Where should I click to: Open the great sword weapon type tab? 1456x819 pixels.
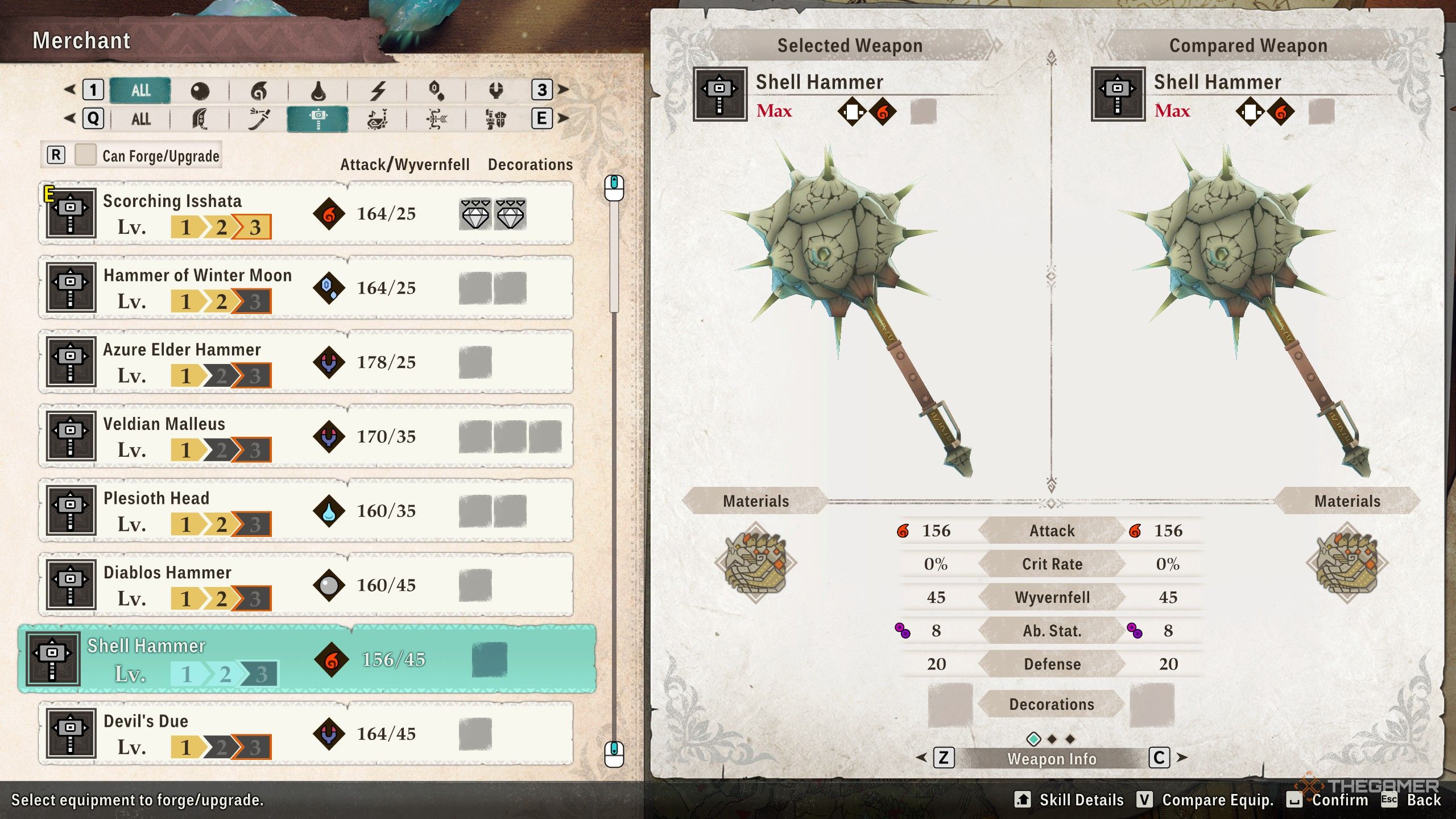click(200, 118)
